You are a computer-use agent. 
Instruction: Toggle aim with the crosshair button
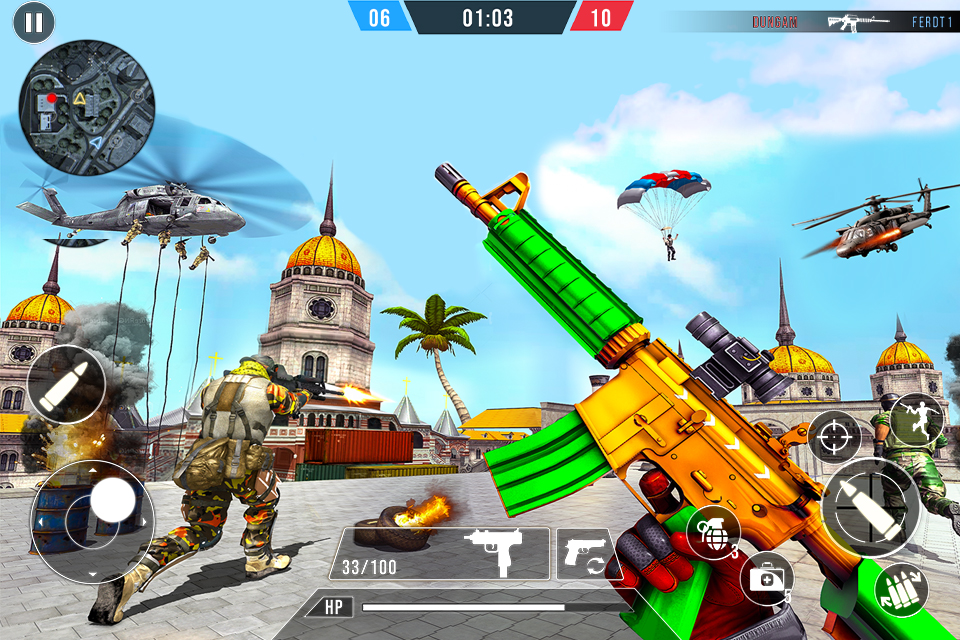click(x=834, y=435)
